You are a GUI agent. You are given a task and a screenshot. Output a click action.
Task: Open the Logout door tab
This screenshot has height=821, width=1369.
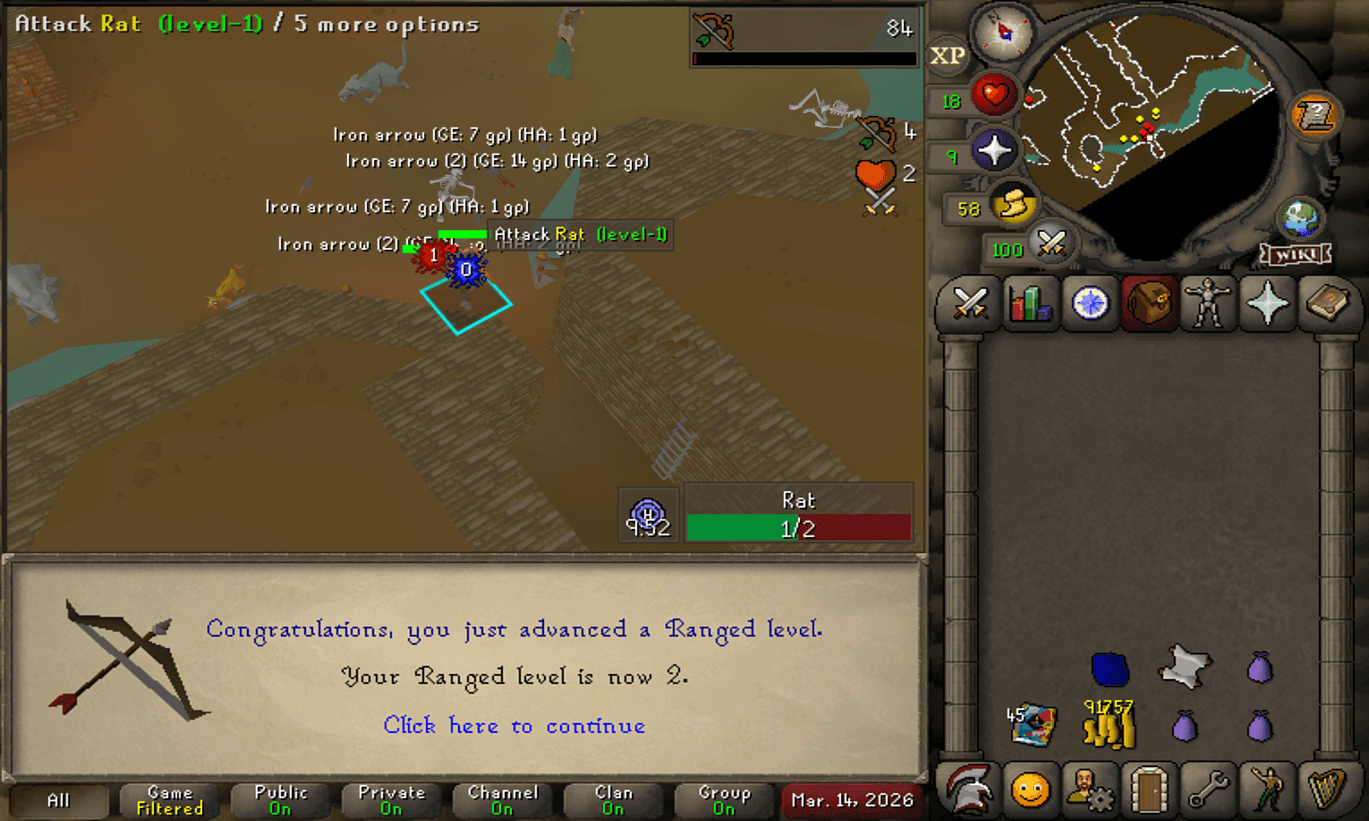pyautogui.click(x=1150, y=790)
